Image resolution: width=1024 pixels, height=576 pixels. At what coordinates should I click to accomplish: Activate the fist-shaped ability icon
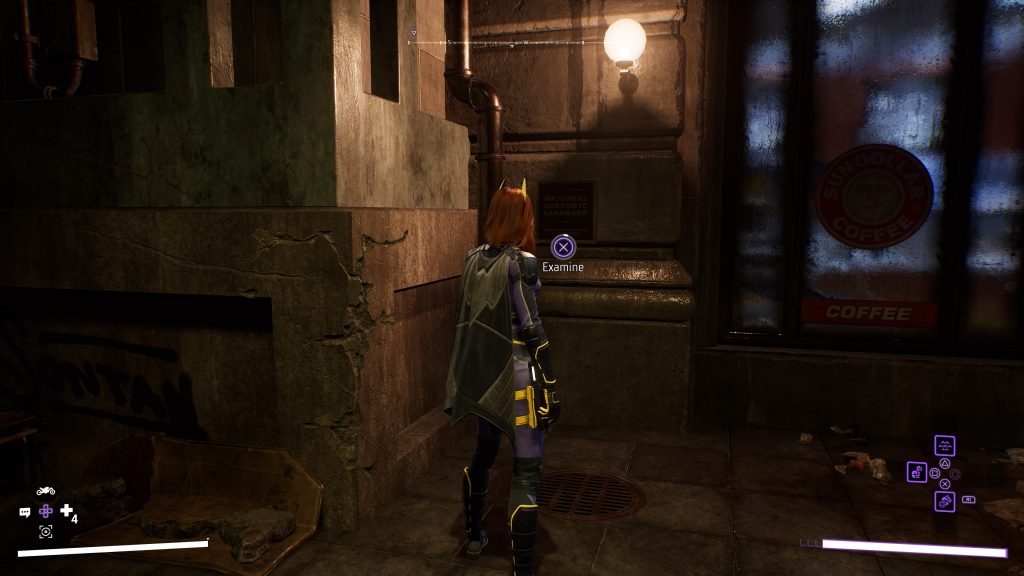(944, 500)
